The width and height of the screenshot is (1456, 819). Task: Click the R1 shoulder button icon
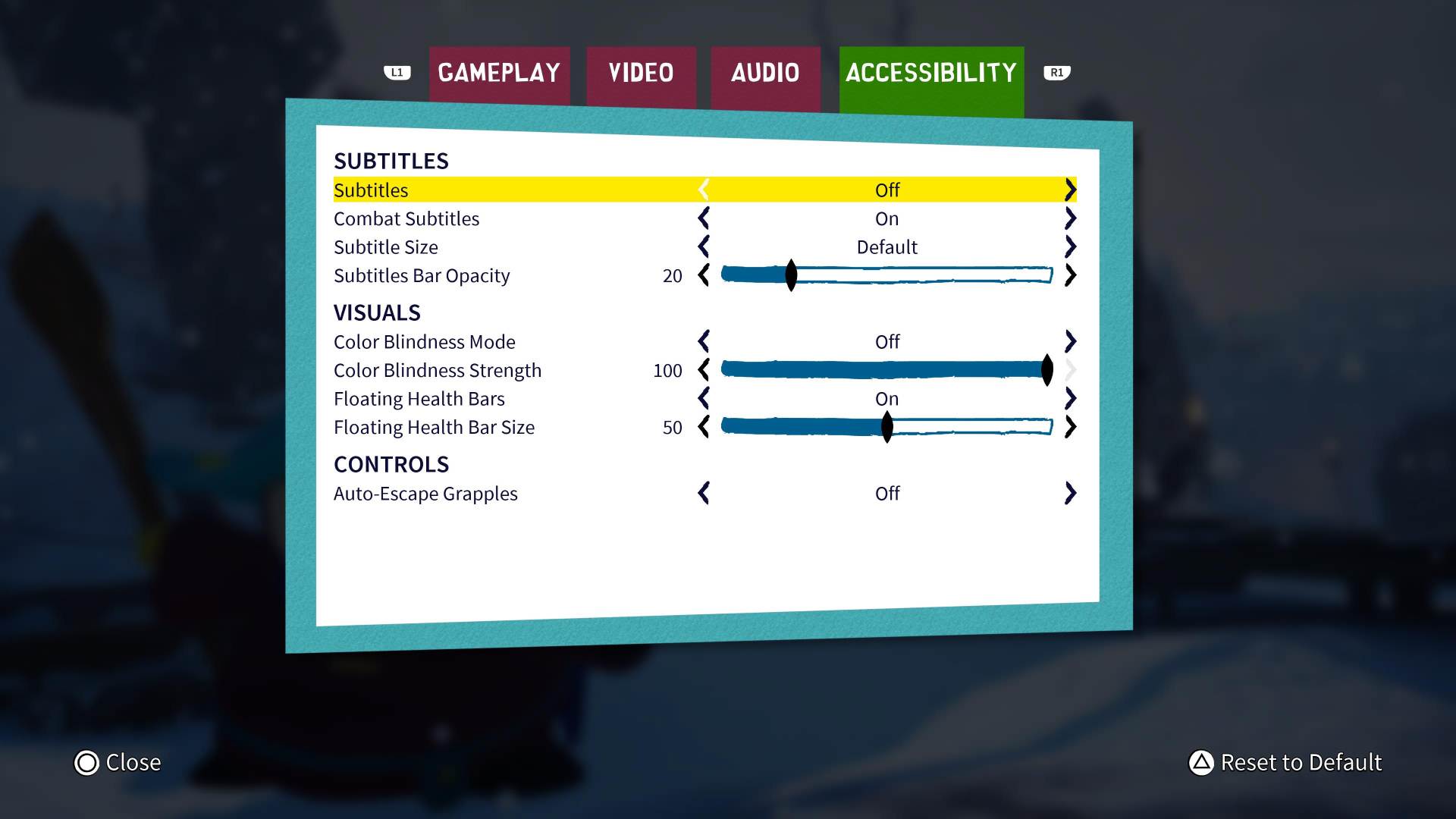coord(1056,73)
